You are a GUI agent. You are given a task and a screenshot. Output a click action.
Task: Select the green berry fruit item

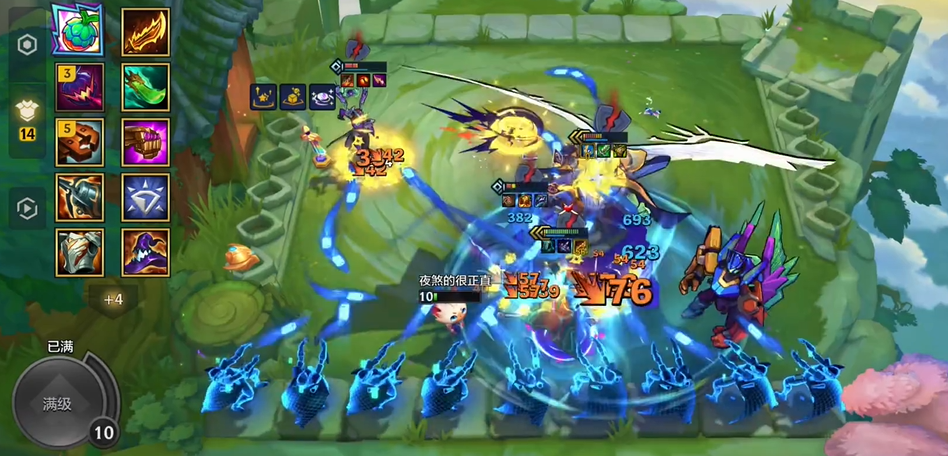tap(80, 31)
